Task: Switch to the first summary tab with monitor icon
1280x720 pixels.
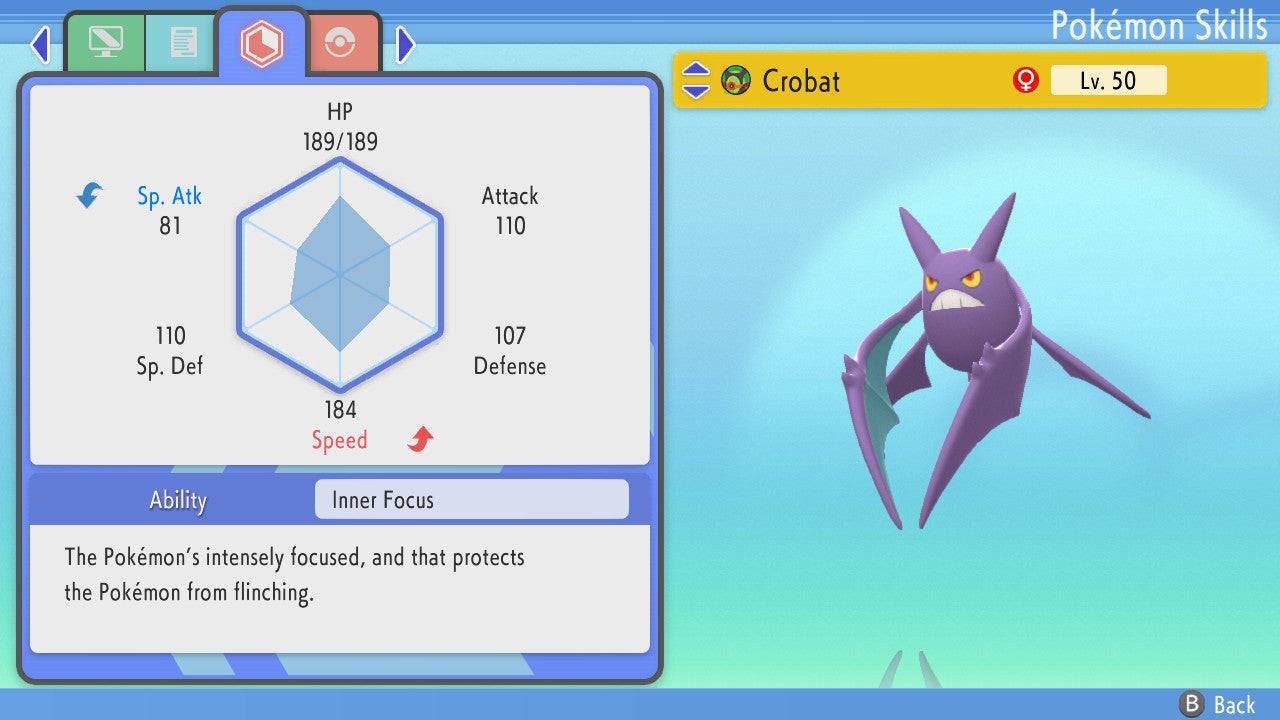Action: click(105, 43)
